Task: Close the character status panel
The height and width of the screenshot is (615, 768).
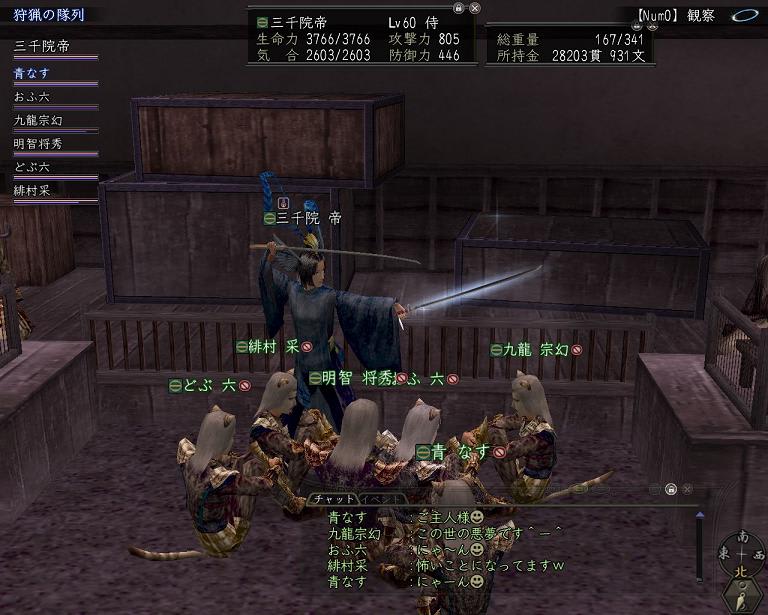Action: (475, 7)
